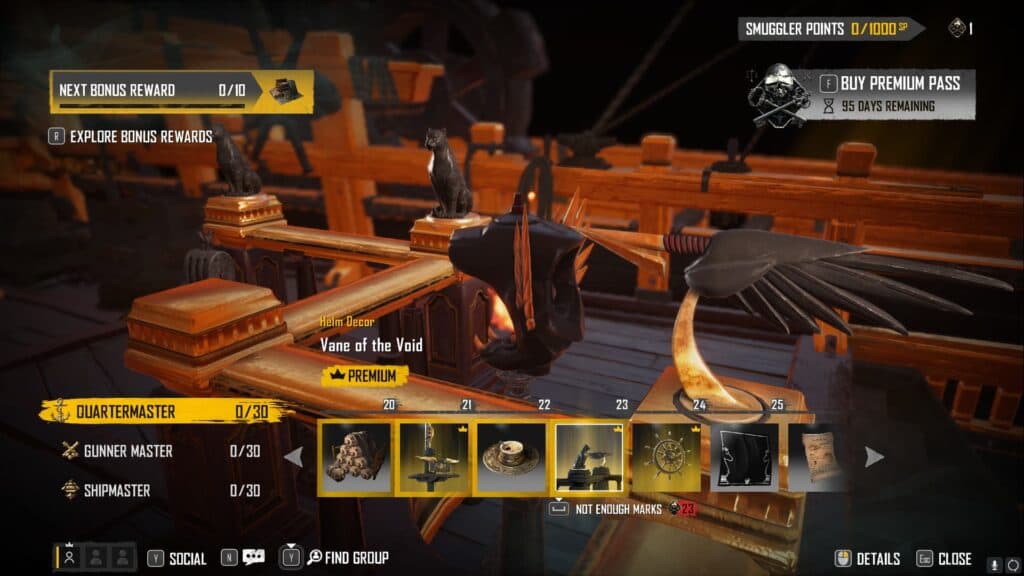The height and width of the screenshot is (576, 1024).
Task: Click the next bonus reward chest
Action: (287, 90)
